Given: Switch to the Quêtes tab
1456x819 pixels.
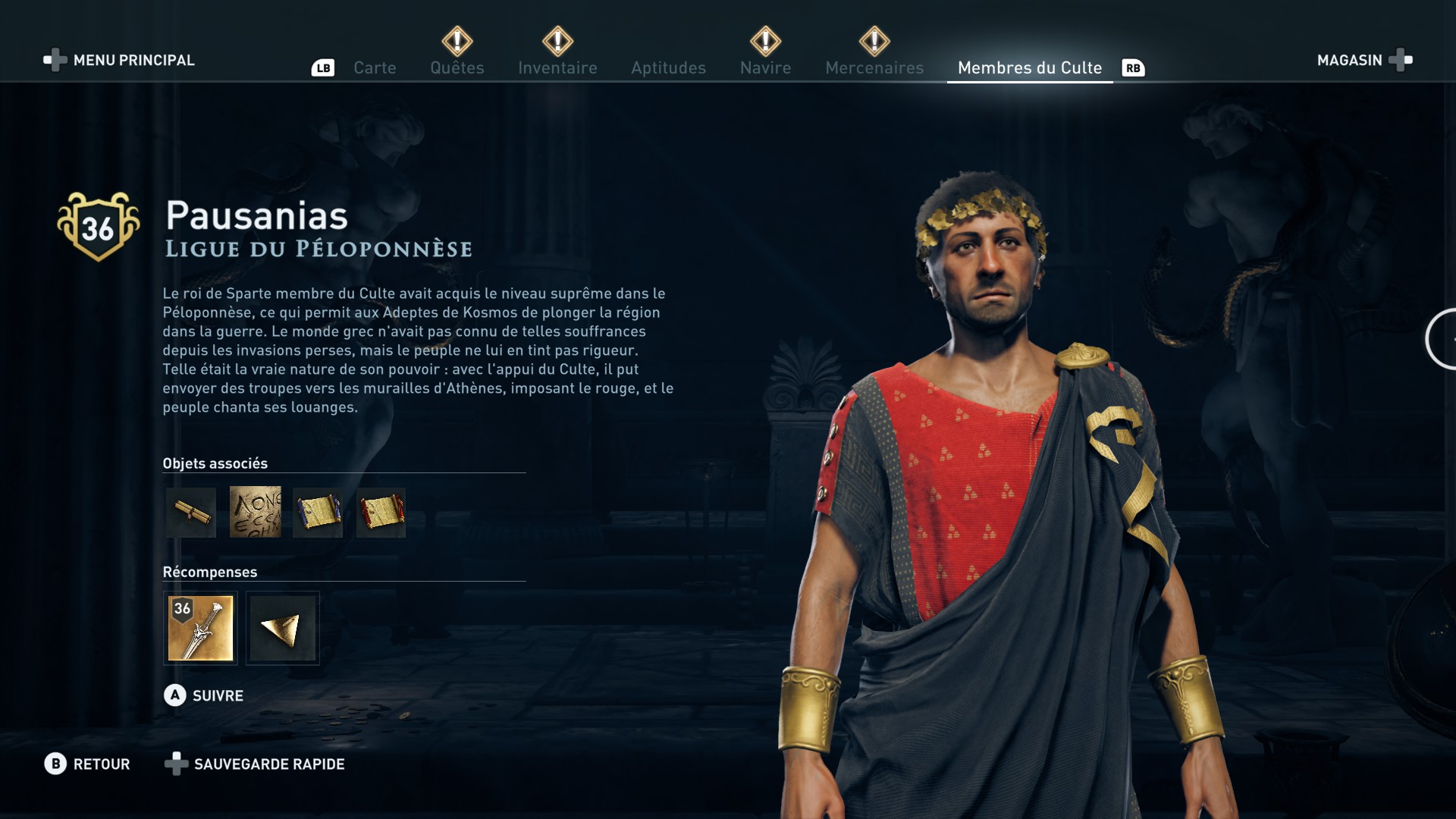Looking at the screenshot, I should click(x=457, y=67).
